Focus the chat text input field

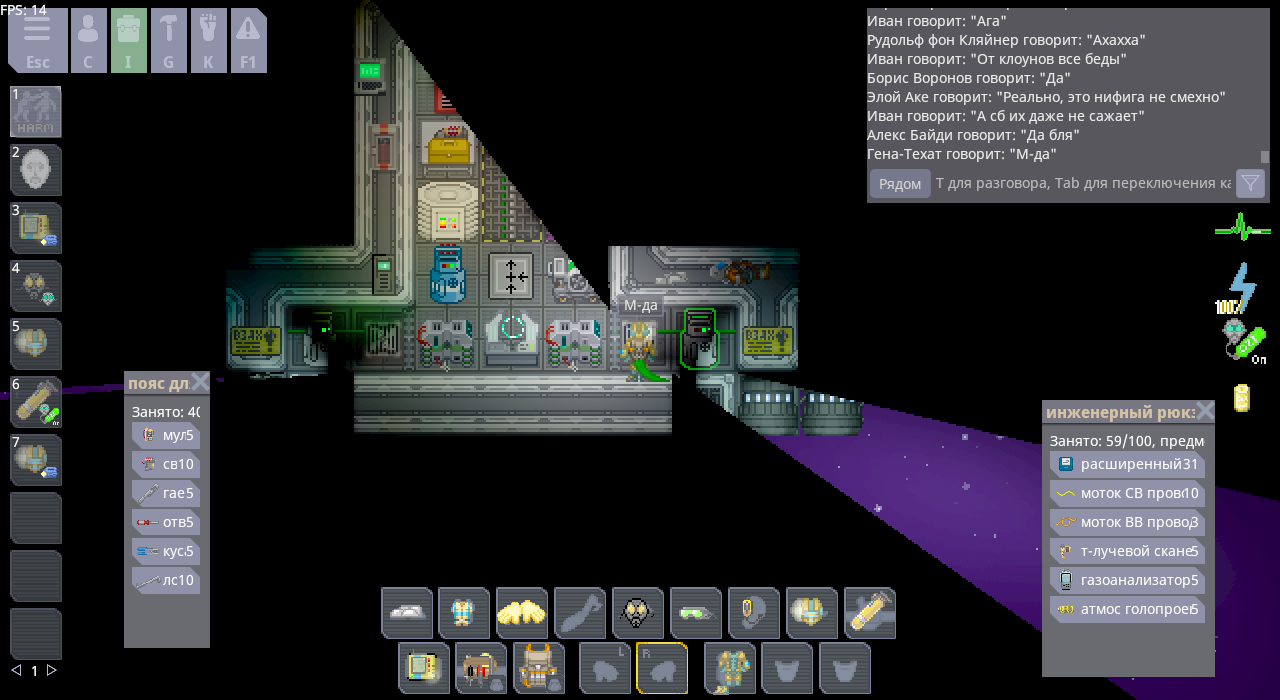point(1082,184)
